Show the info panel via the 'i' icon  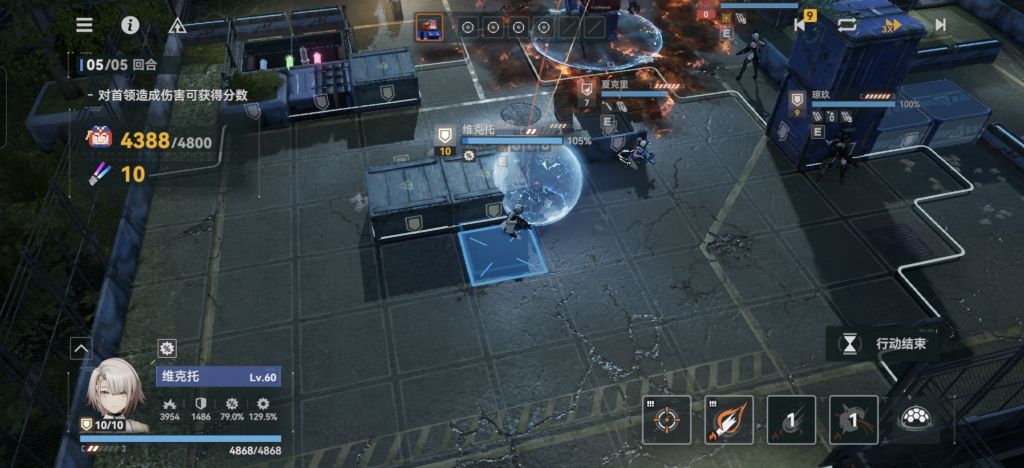[130, 25]
